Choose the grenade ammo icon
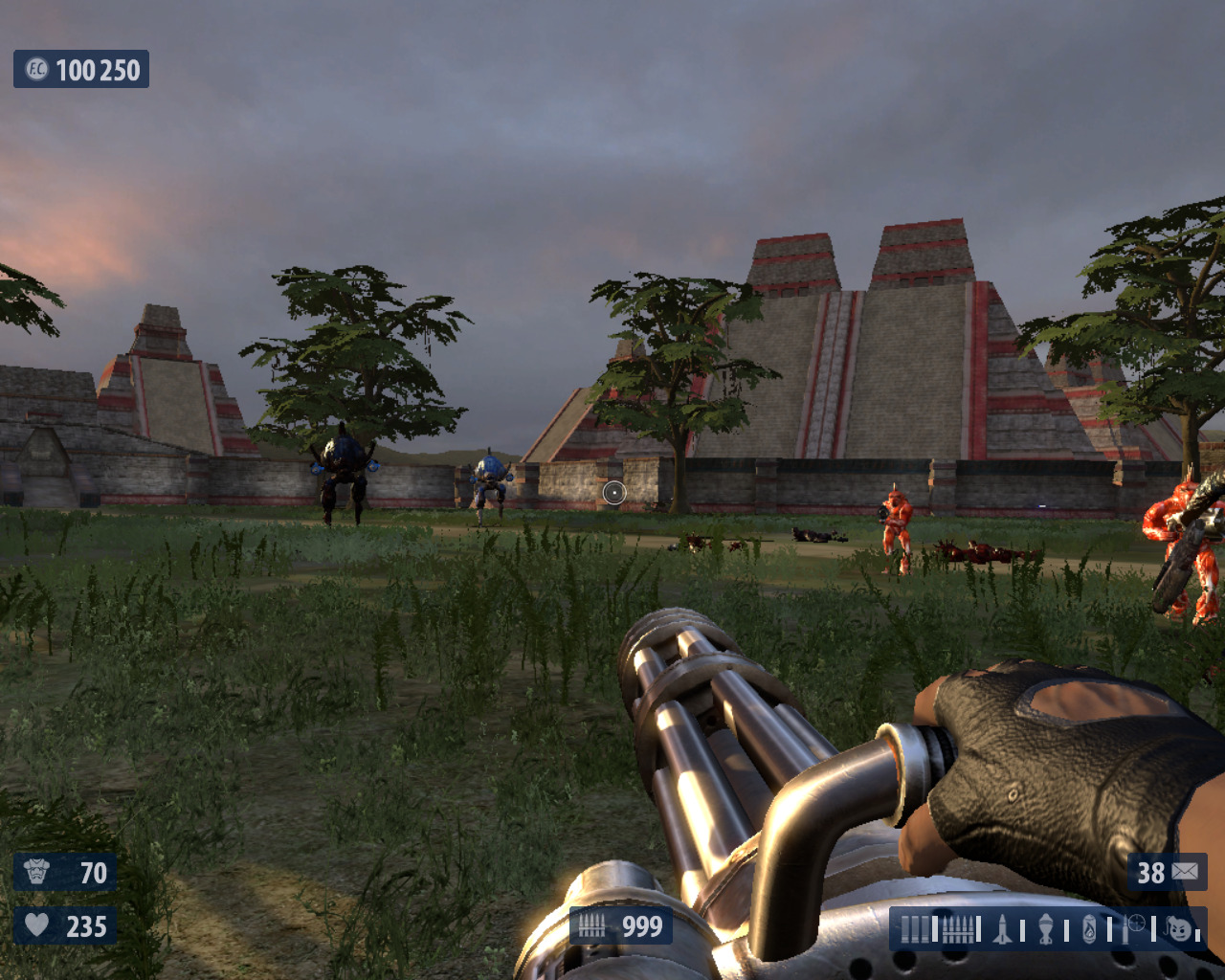This screenshot has width=1225, height=980. 1046,929
